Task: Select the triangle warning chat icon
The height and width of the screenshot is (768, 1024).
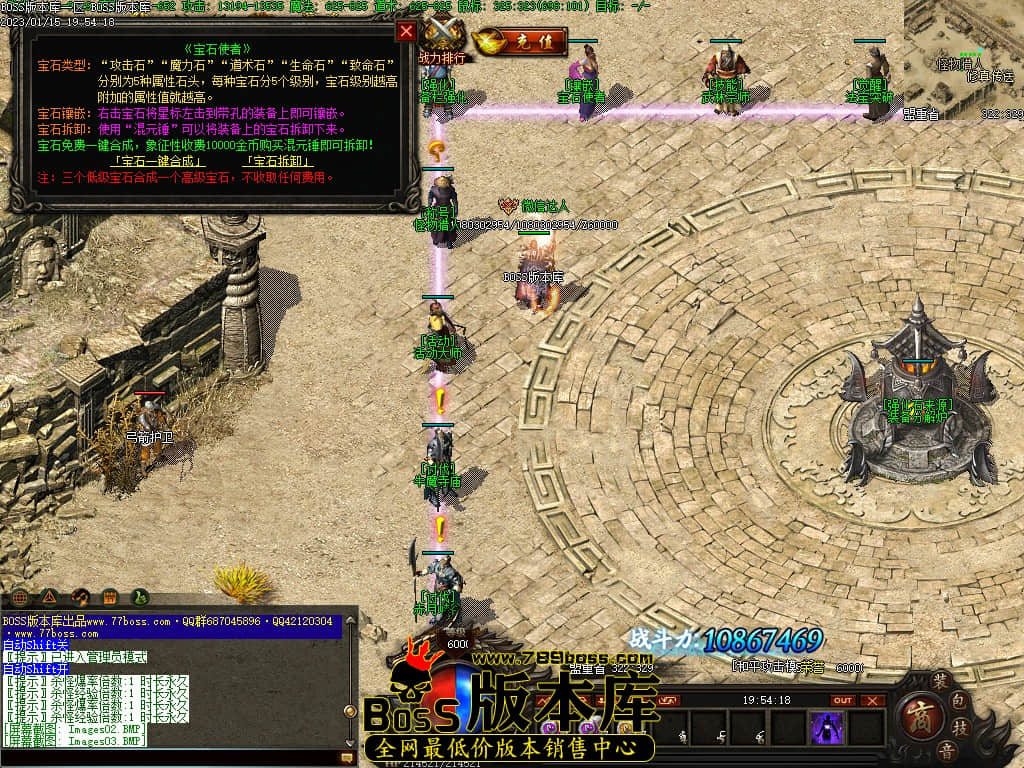Action: coord(49,597)
